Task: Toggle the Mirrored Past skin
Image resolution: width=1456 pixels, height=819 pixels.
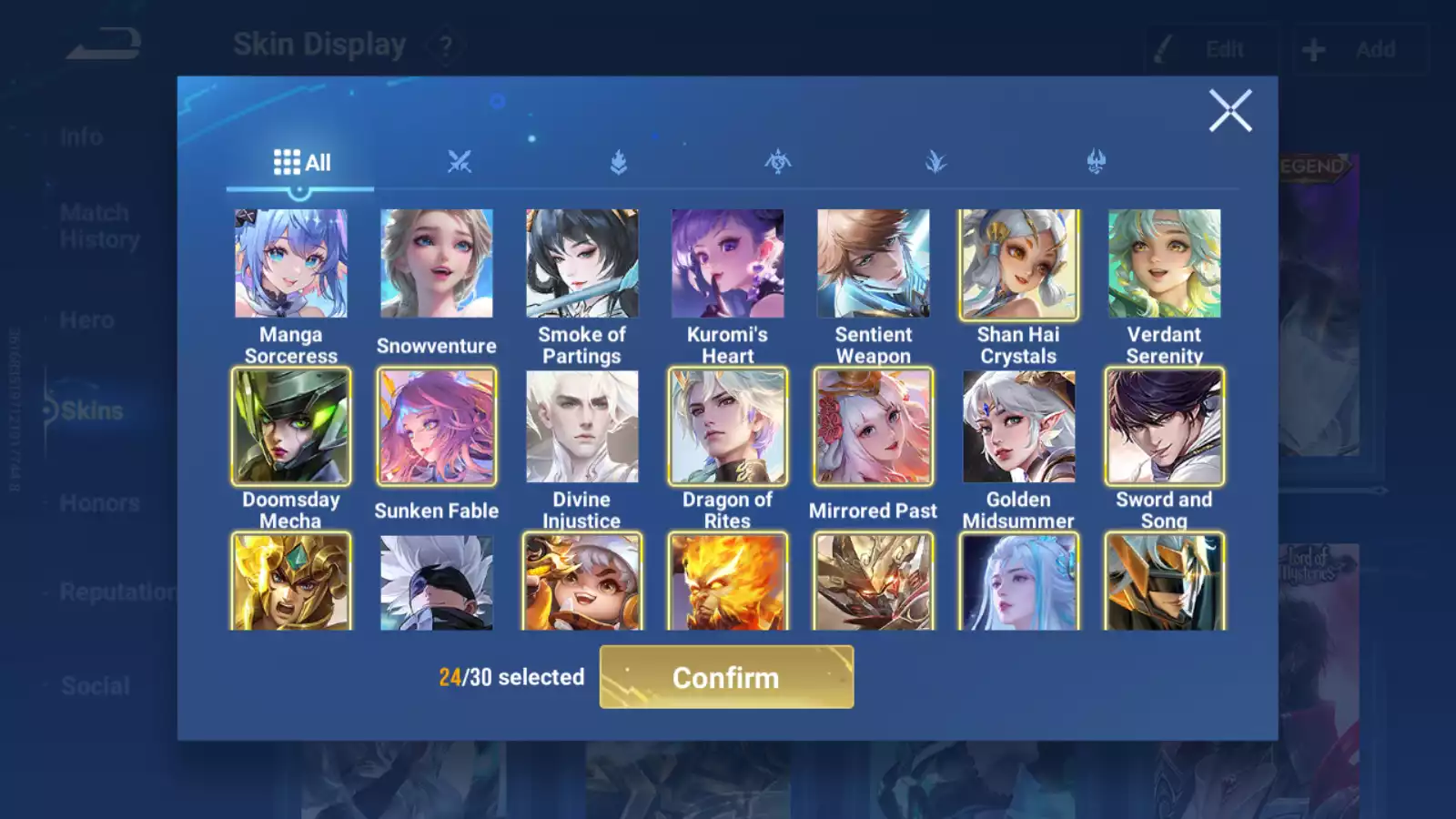Action: click(874, 426)
